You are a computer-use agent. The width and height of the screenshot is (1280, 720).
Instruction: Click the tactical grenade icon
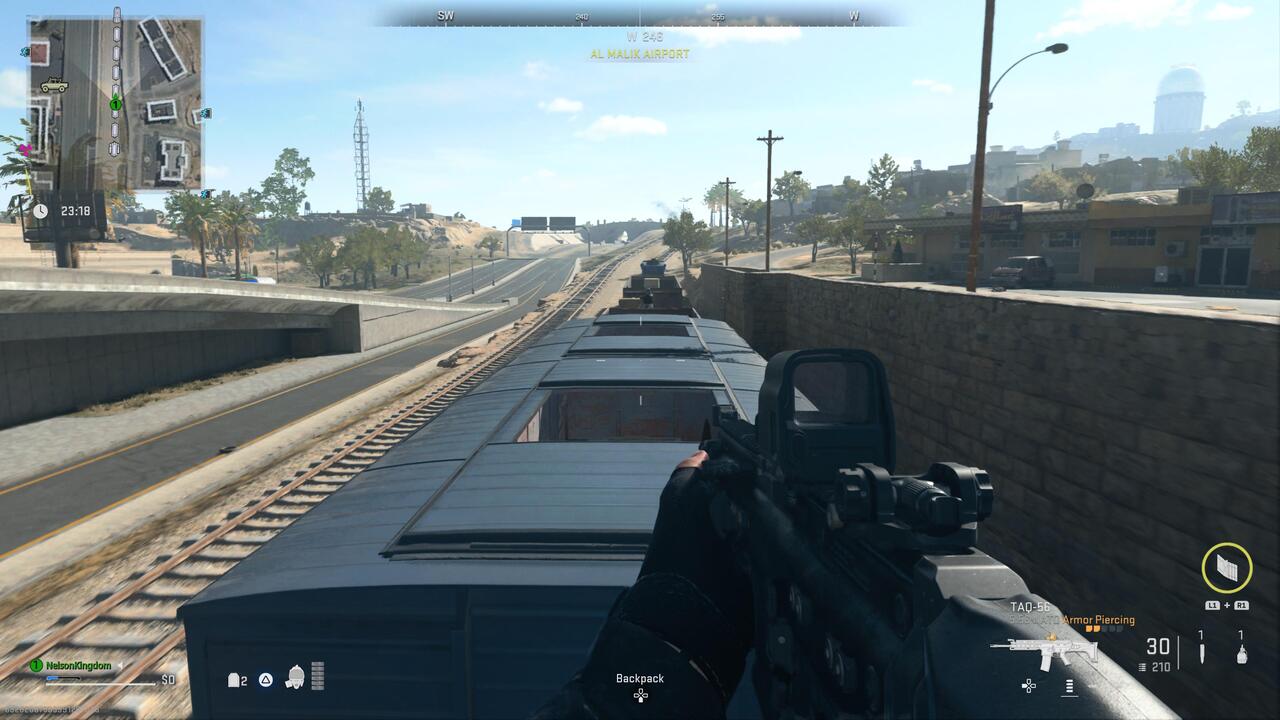pyautogui.click(x=1242, y=655)
